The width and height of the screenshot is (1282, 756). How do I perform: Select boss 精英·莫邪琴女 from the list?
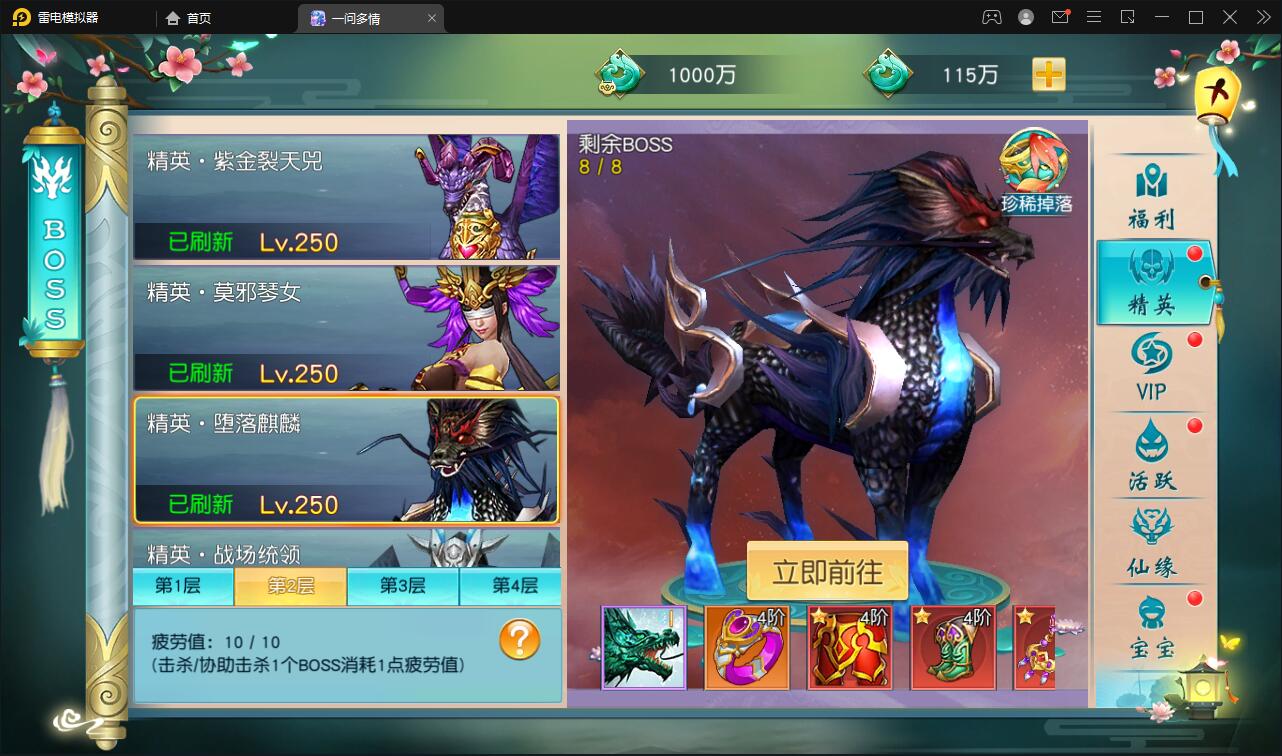pyautogui.click(x=346, y=328)
